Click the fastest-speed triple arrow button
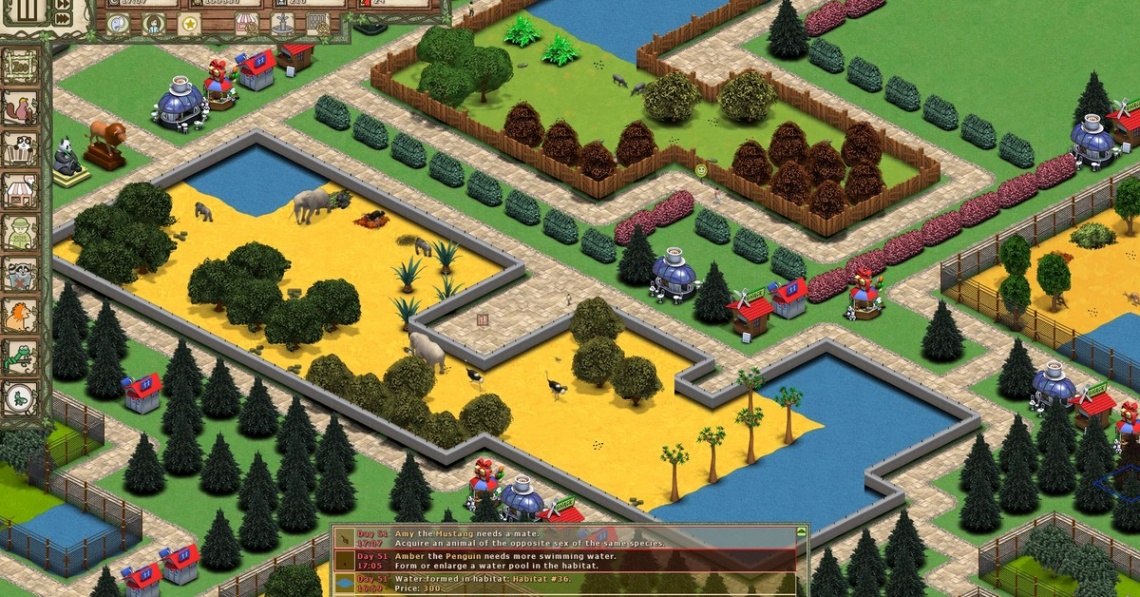1140x597 pixels. tap(64, 17)
